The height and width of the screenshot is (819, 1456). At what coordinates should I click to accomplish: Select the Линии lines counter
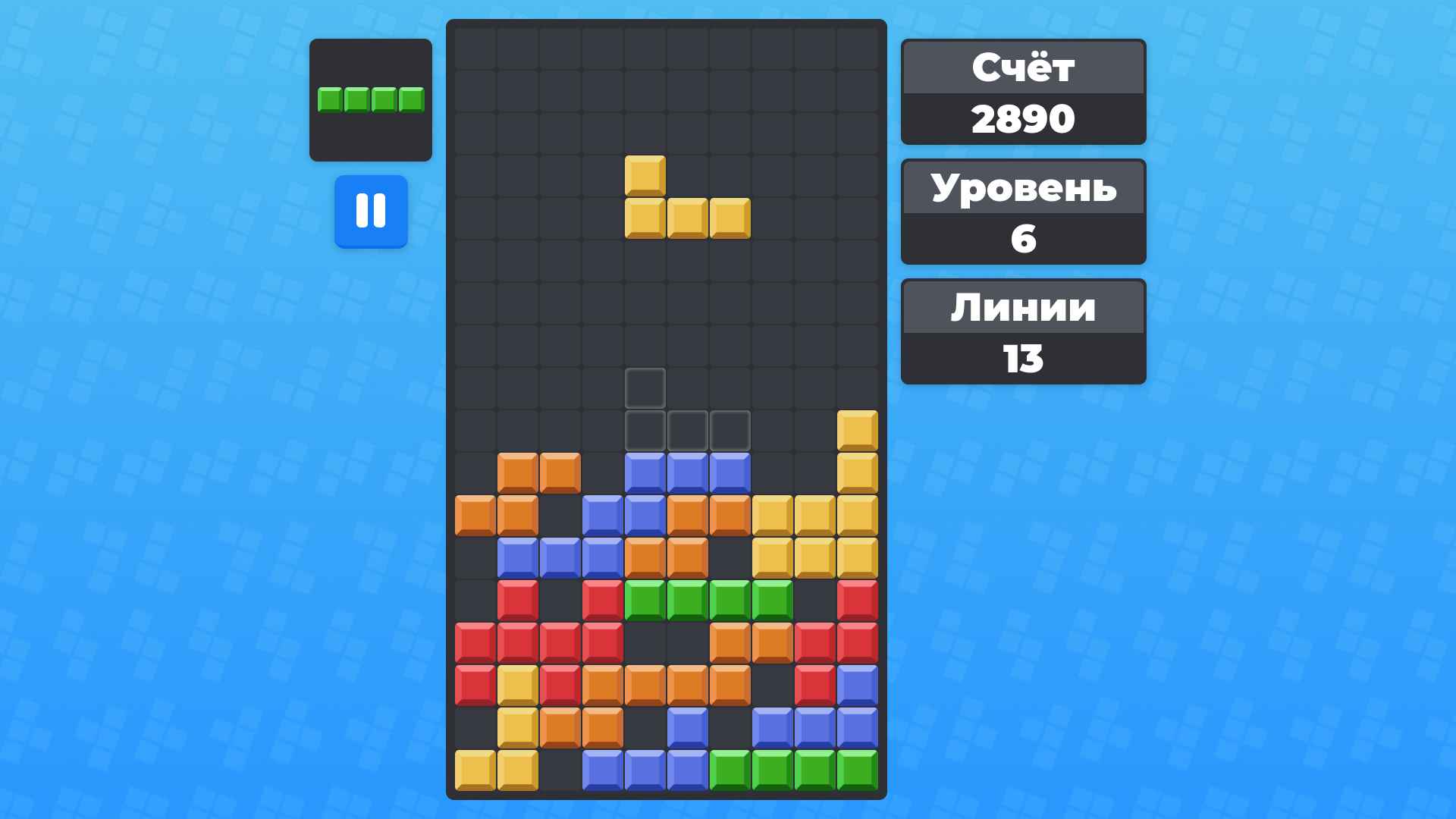point(1023,308)
